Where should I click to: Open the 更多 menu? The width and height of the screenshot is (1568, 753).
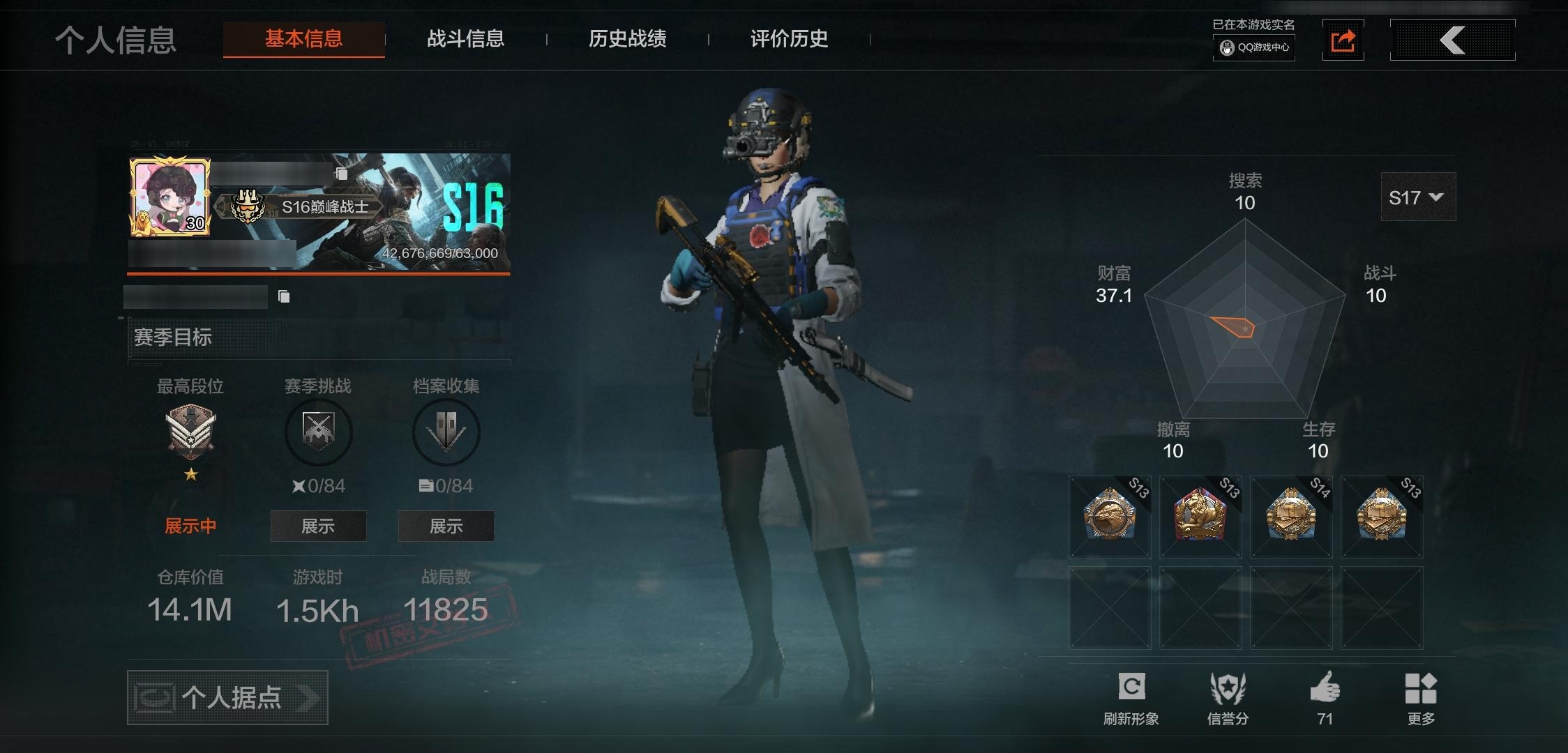pyautogui.click(x=1421, y=689)
